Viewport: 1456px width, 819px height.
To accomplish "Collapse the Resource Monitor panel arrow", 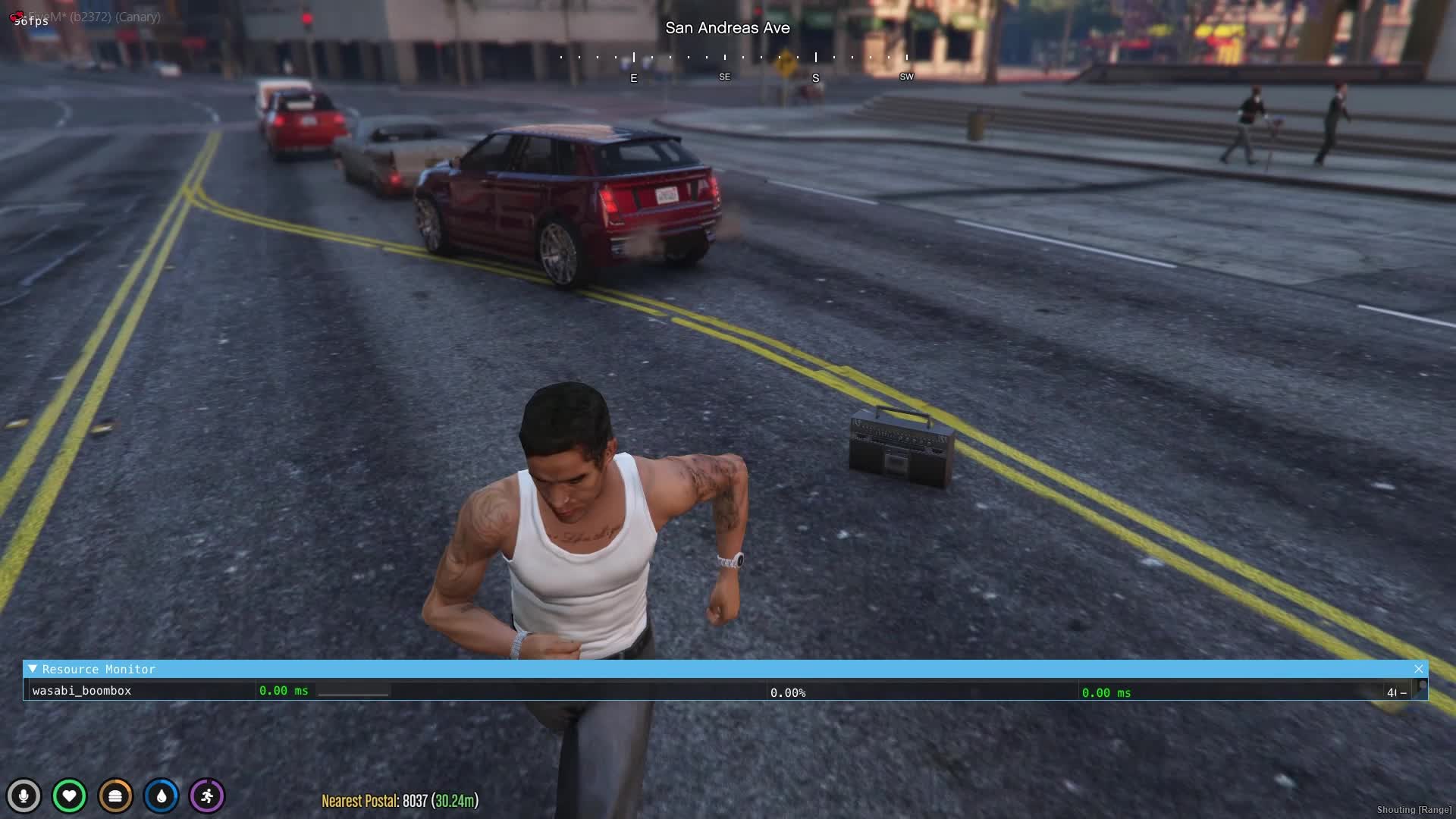I will [x=33, y=669].
